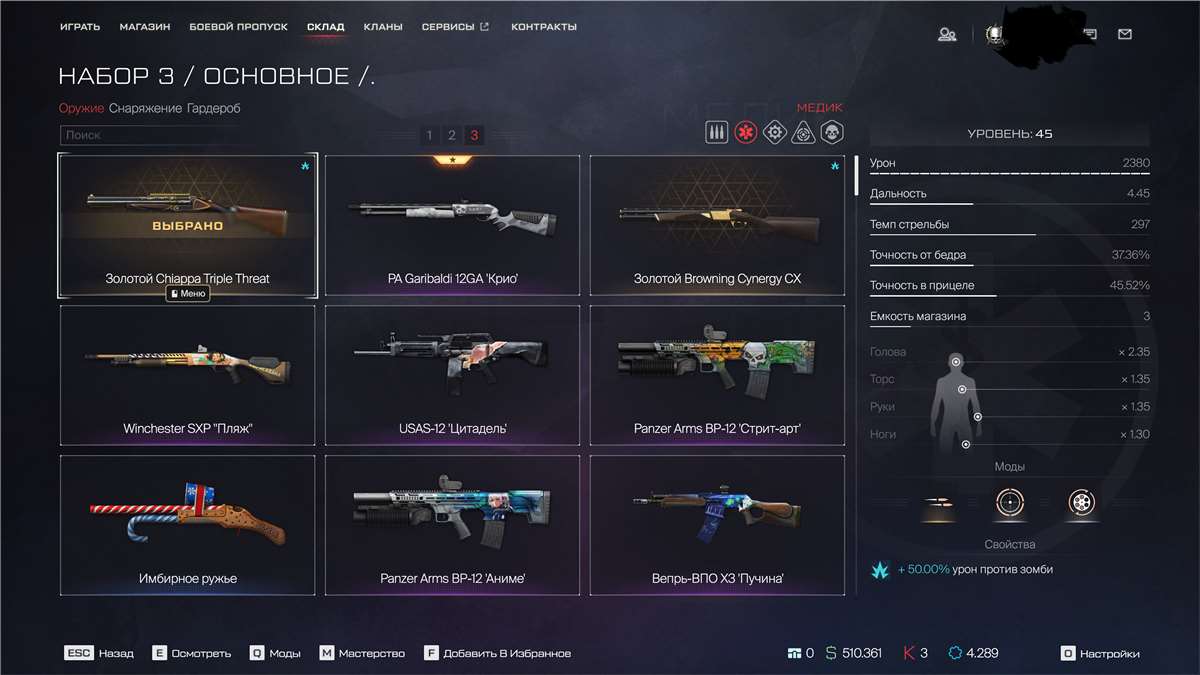Select the Panzer Arms BP-12 'Стрит-арт'
Viewport: 1200px width, 675px height.
point(717,375)
